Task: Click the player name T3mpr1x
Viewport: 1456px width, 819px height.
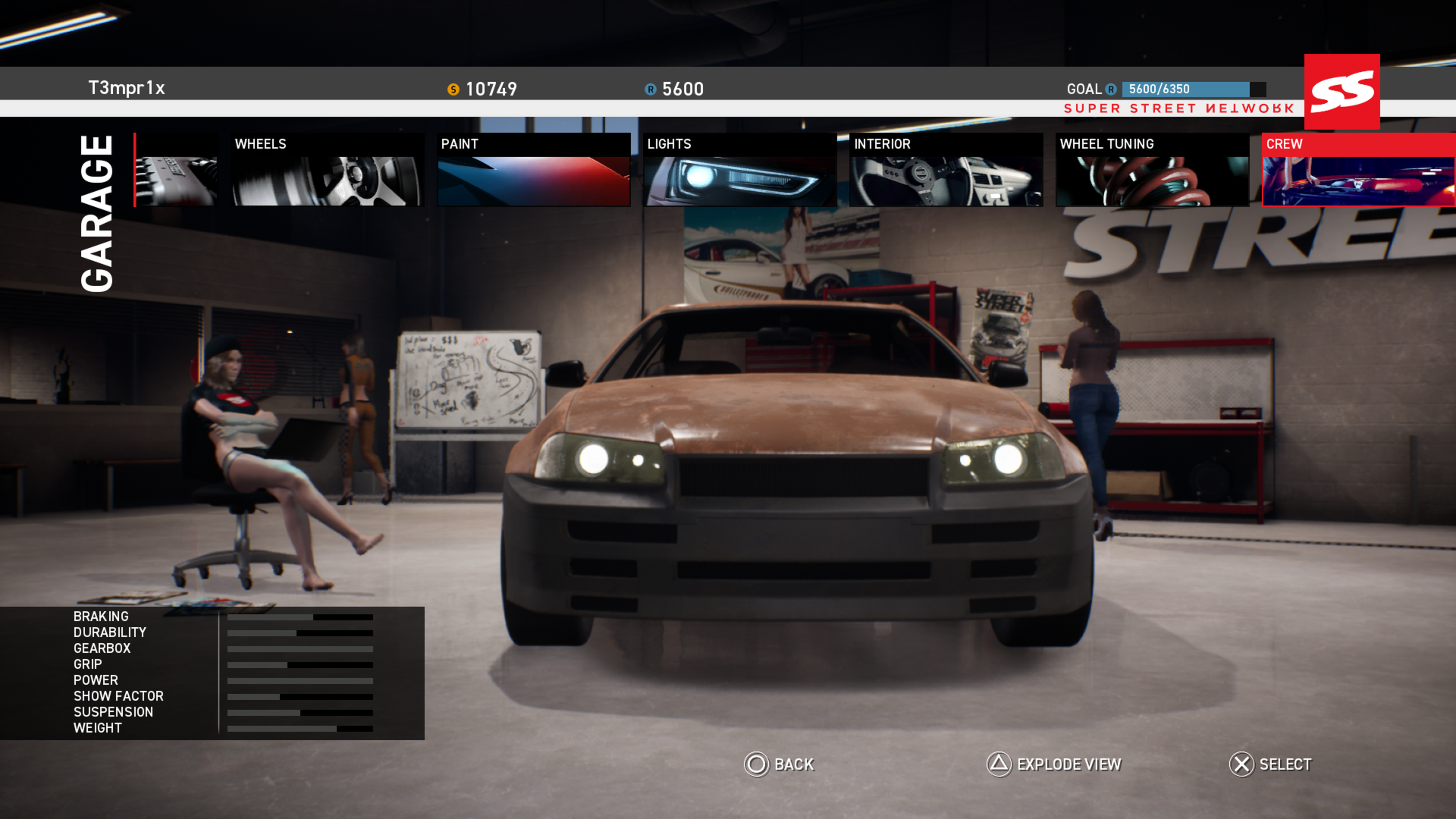Action: pyautogui.click(x=127, y=88)
